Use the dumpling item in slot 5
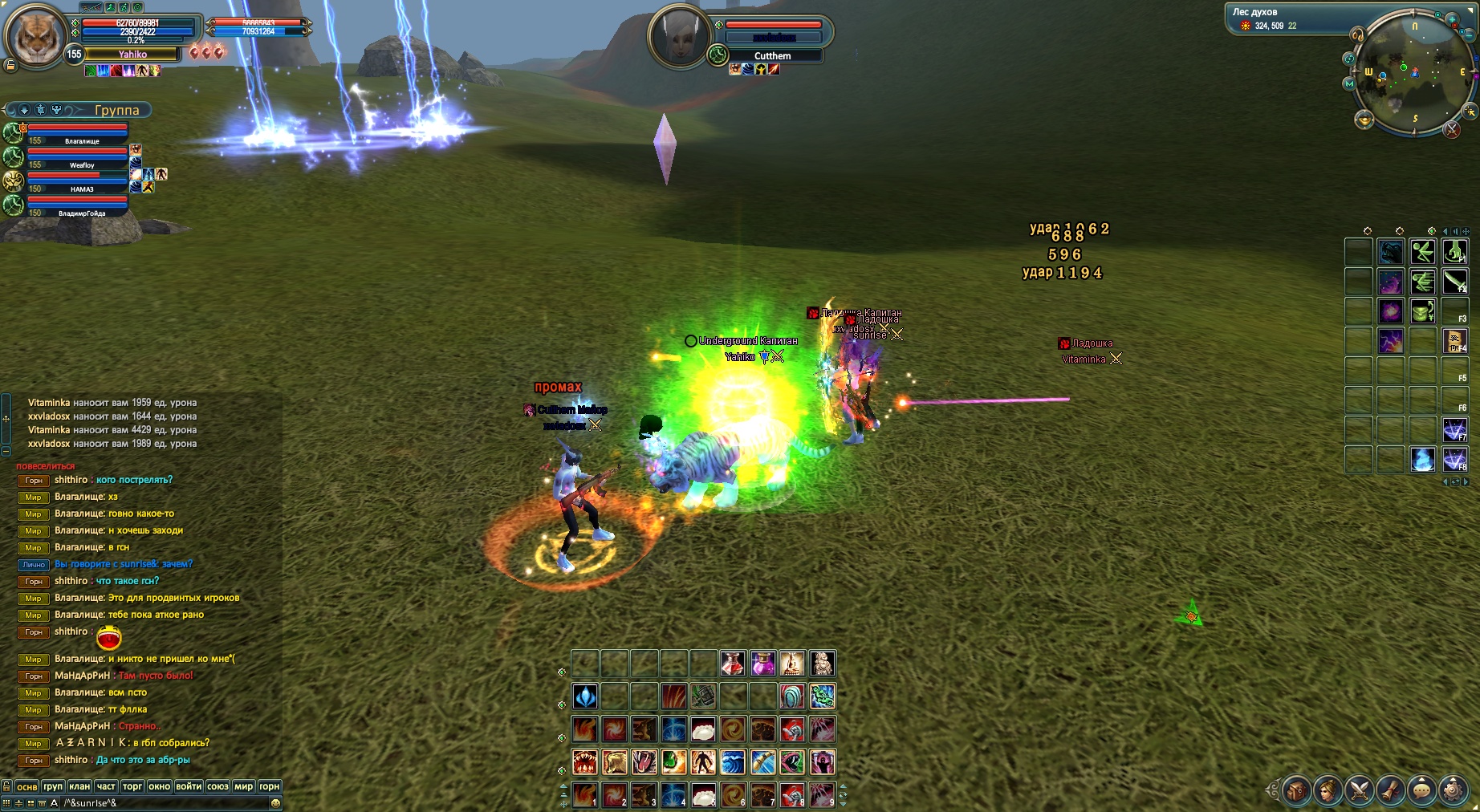1480x812 pixels. (x=703, y=796)
